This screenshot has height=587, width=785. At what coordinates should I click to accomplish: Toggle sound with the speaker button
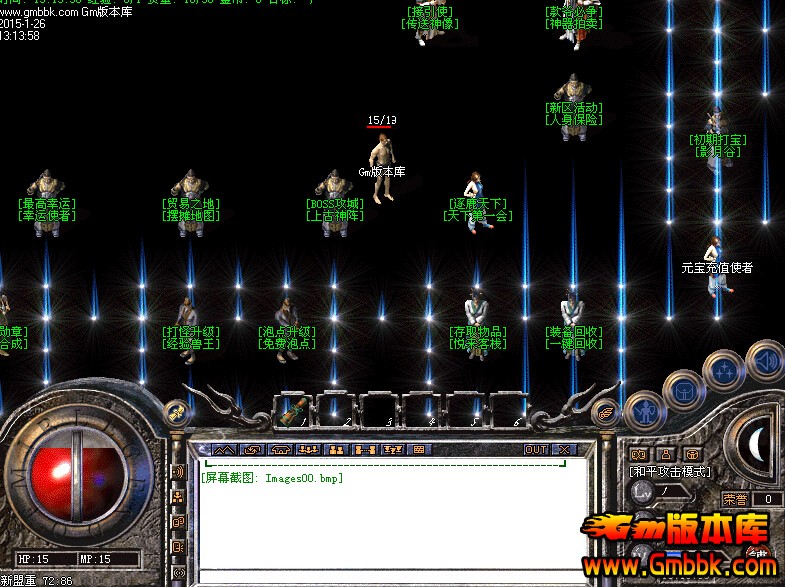click(x=763, y=360)
